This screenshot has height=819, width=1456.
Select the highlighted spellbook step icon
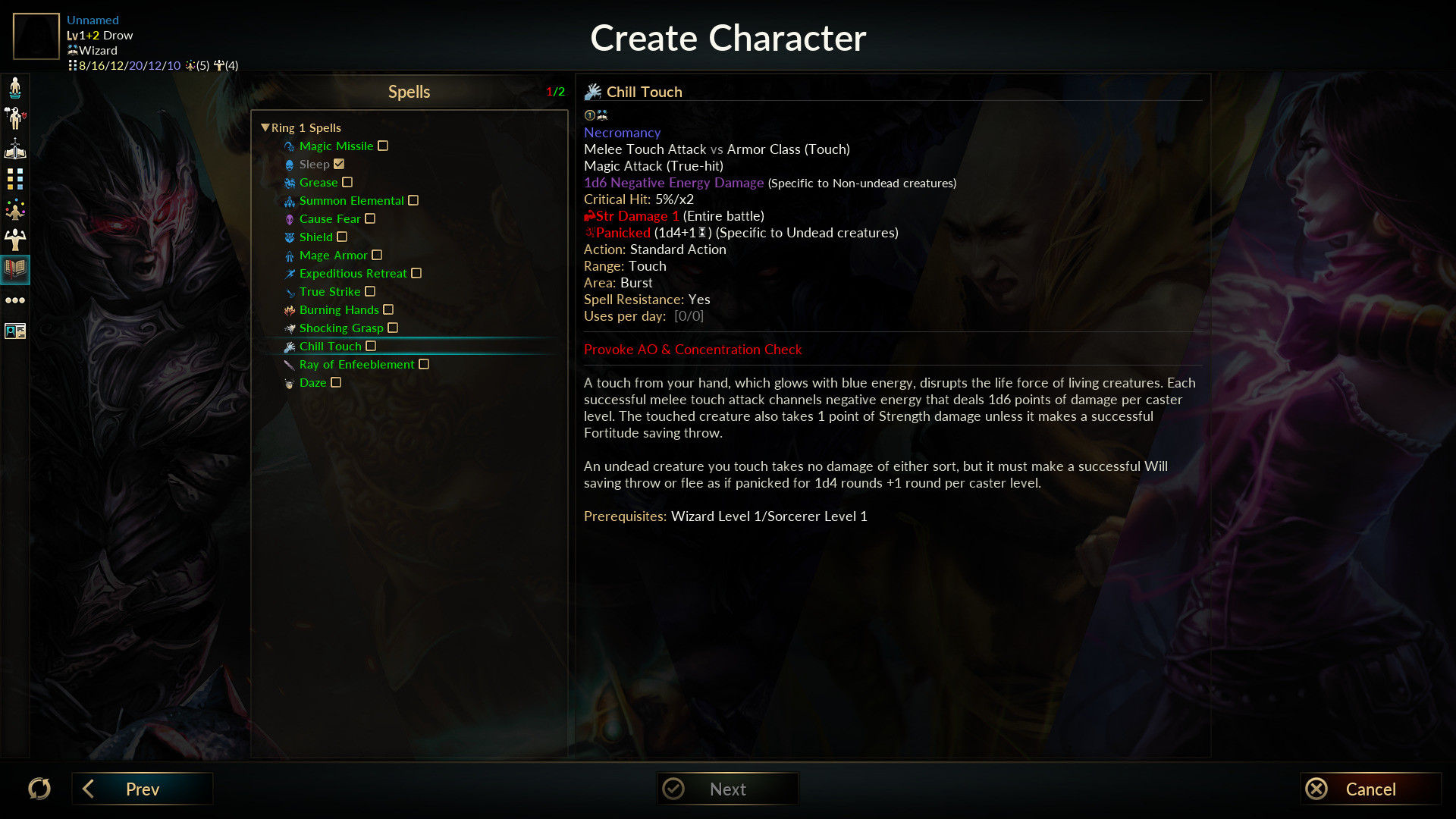(15, 269)
